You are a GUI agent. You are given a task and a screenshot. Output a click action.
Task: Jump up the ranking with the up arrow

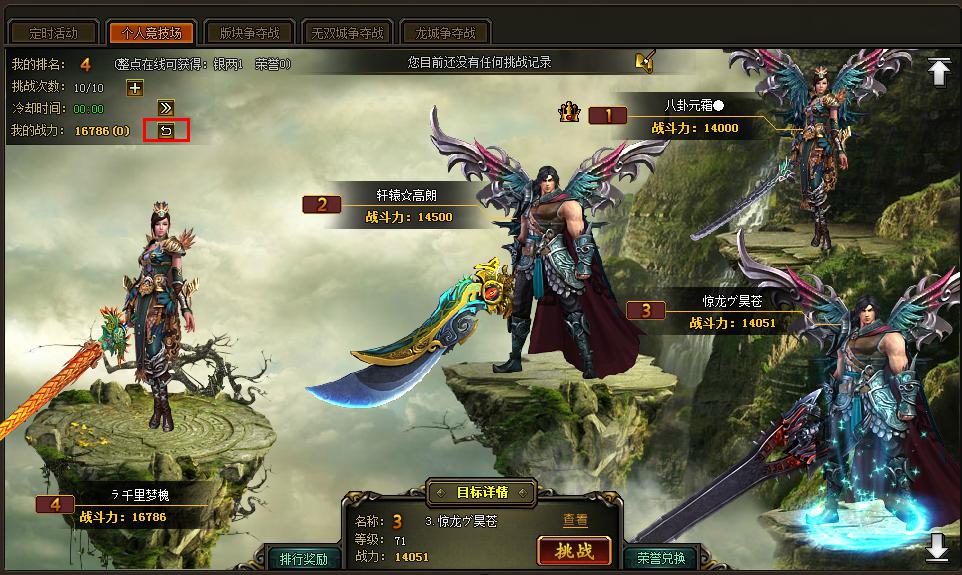coord(938,71)
